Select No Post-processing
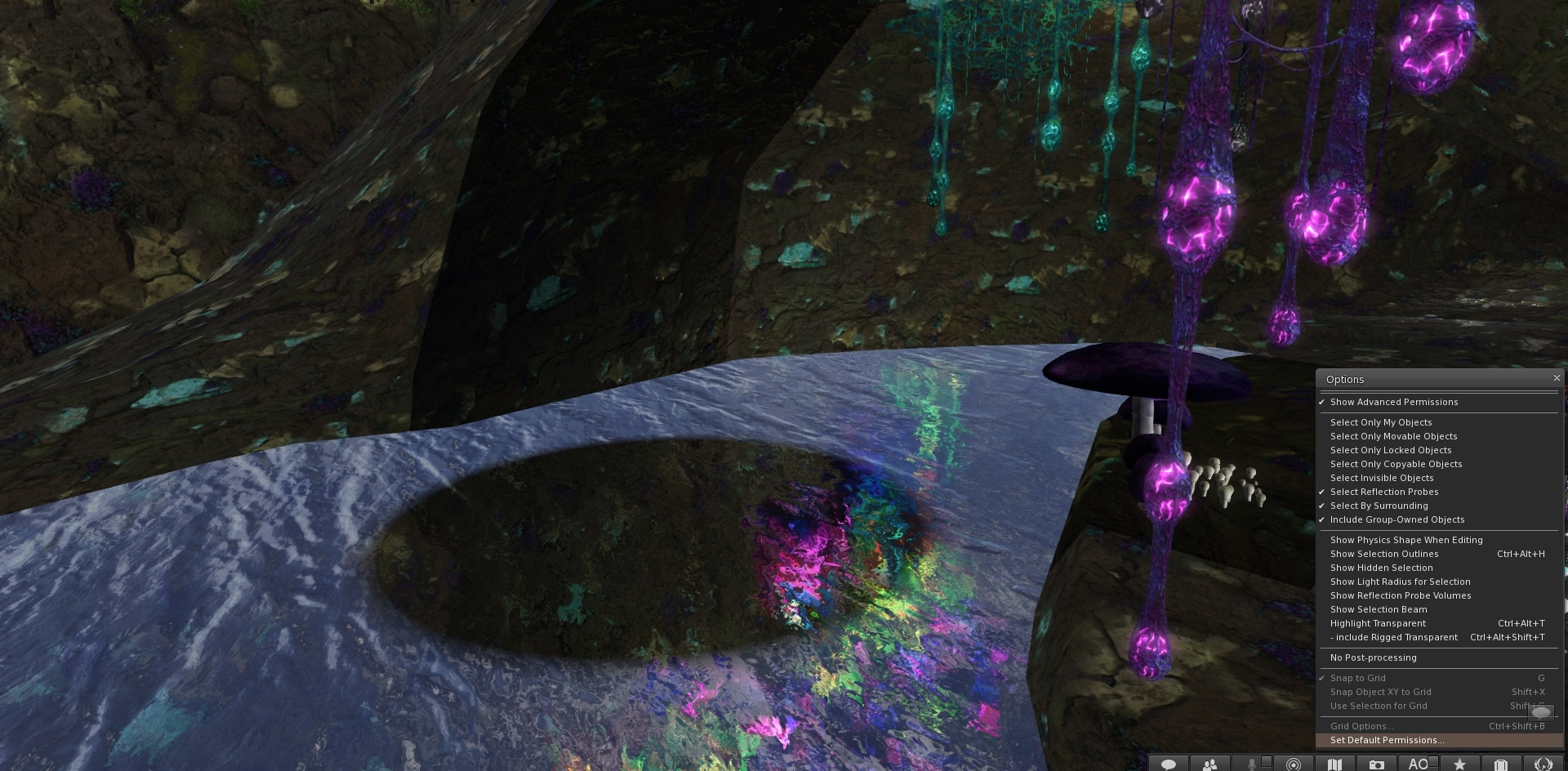1568x771 pixels. click(x=1373, y=657)
